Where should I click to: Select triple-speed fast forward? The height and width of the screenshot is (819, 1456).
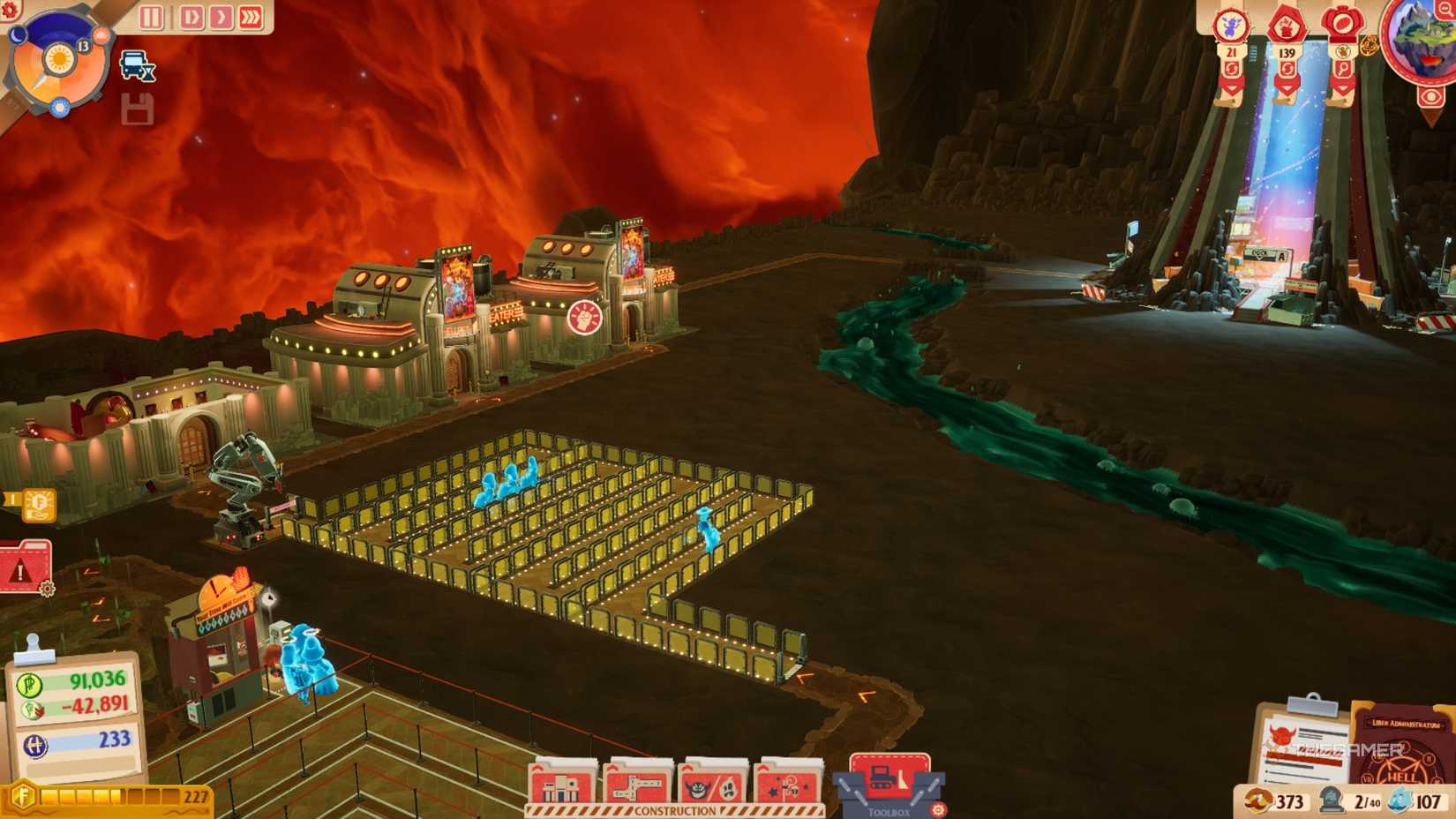click(x=250, y=16)
